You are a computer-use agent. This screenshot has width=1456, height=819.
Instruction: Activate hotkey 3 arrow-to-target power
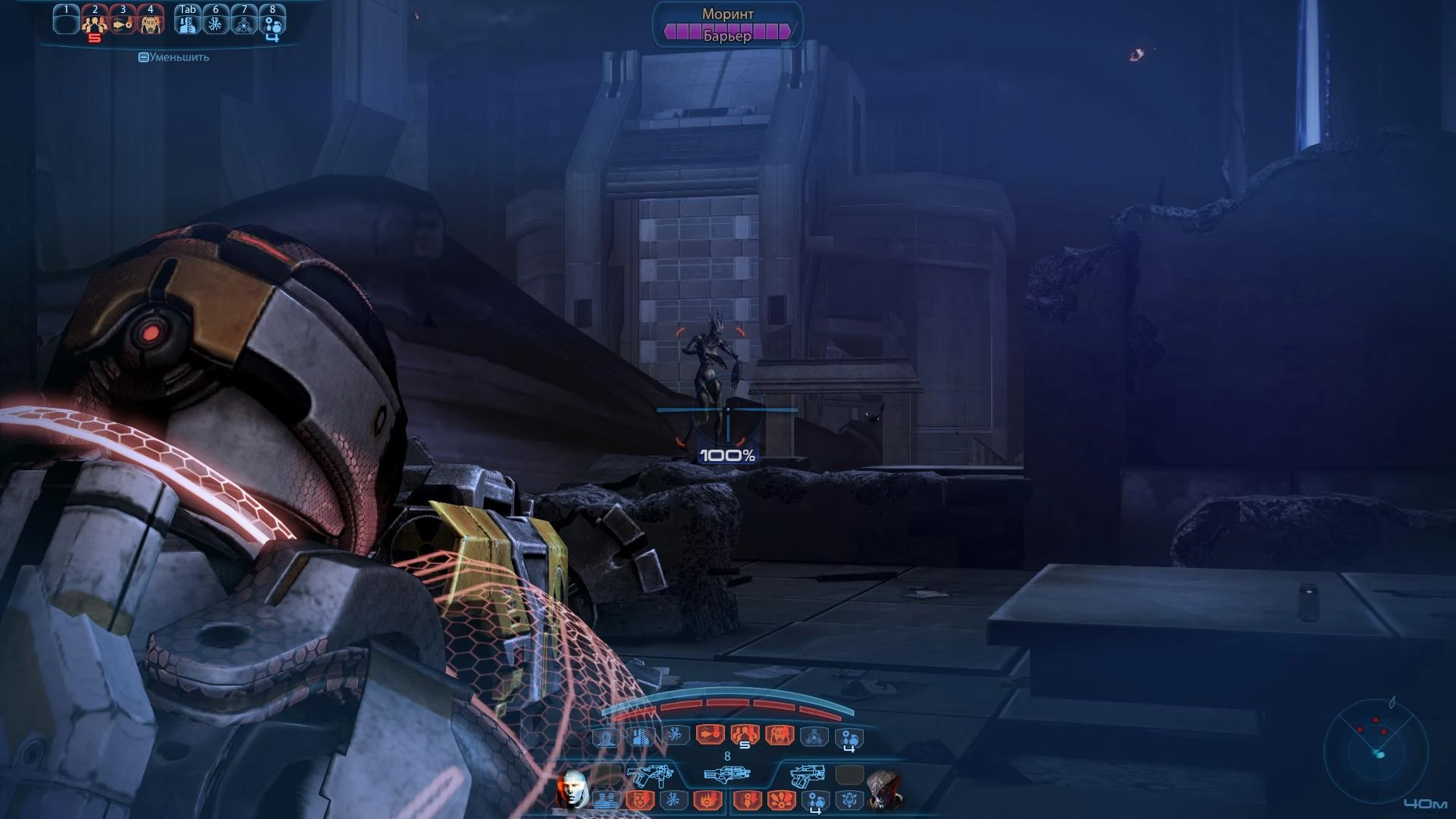coord(123,23)
